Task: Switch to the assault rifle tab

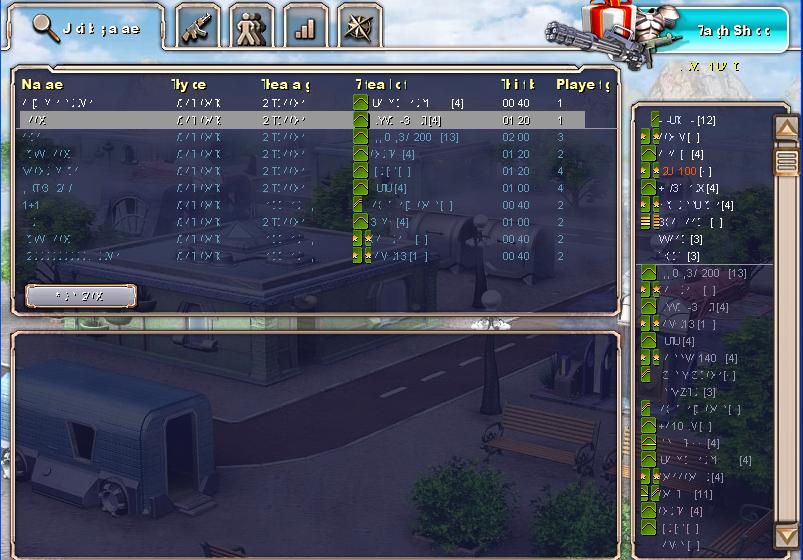Action: pos(197,28)
